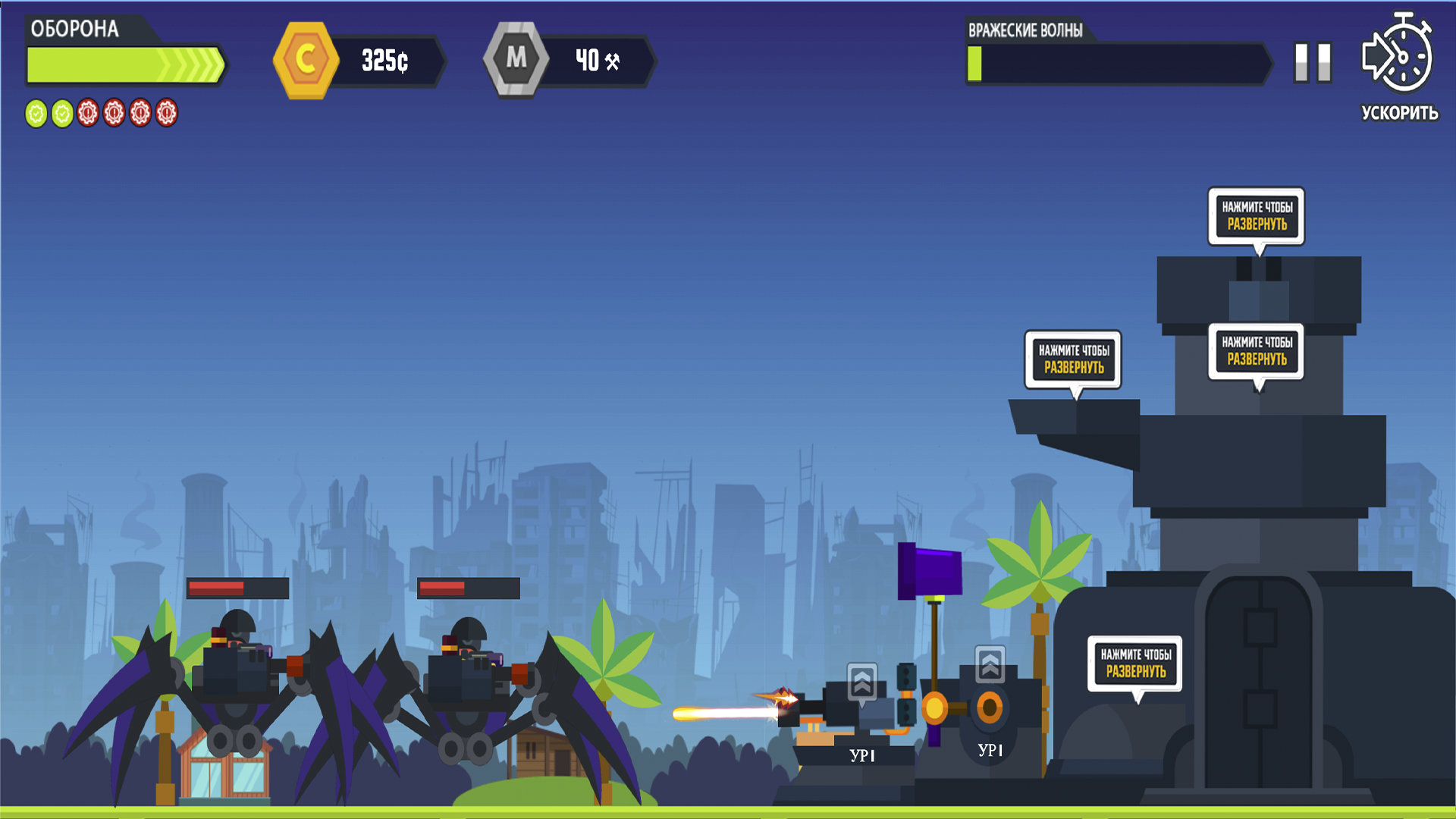Click the last red warning gear badge

tap(165, 115)
